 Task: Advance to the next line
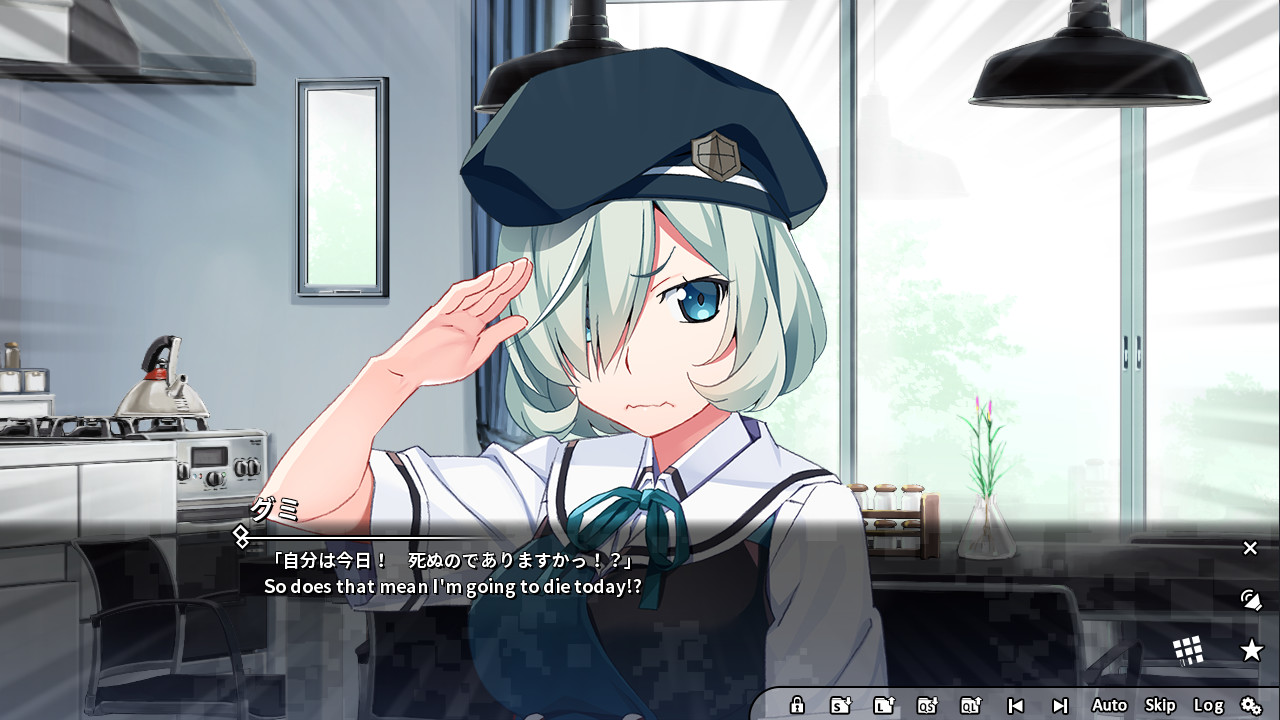(x=1058, y=705)
